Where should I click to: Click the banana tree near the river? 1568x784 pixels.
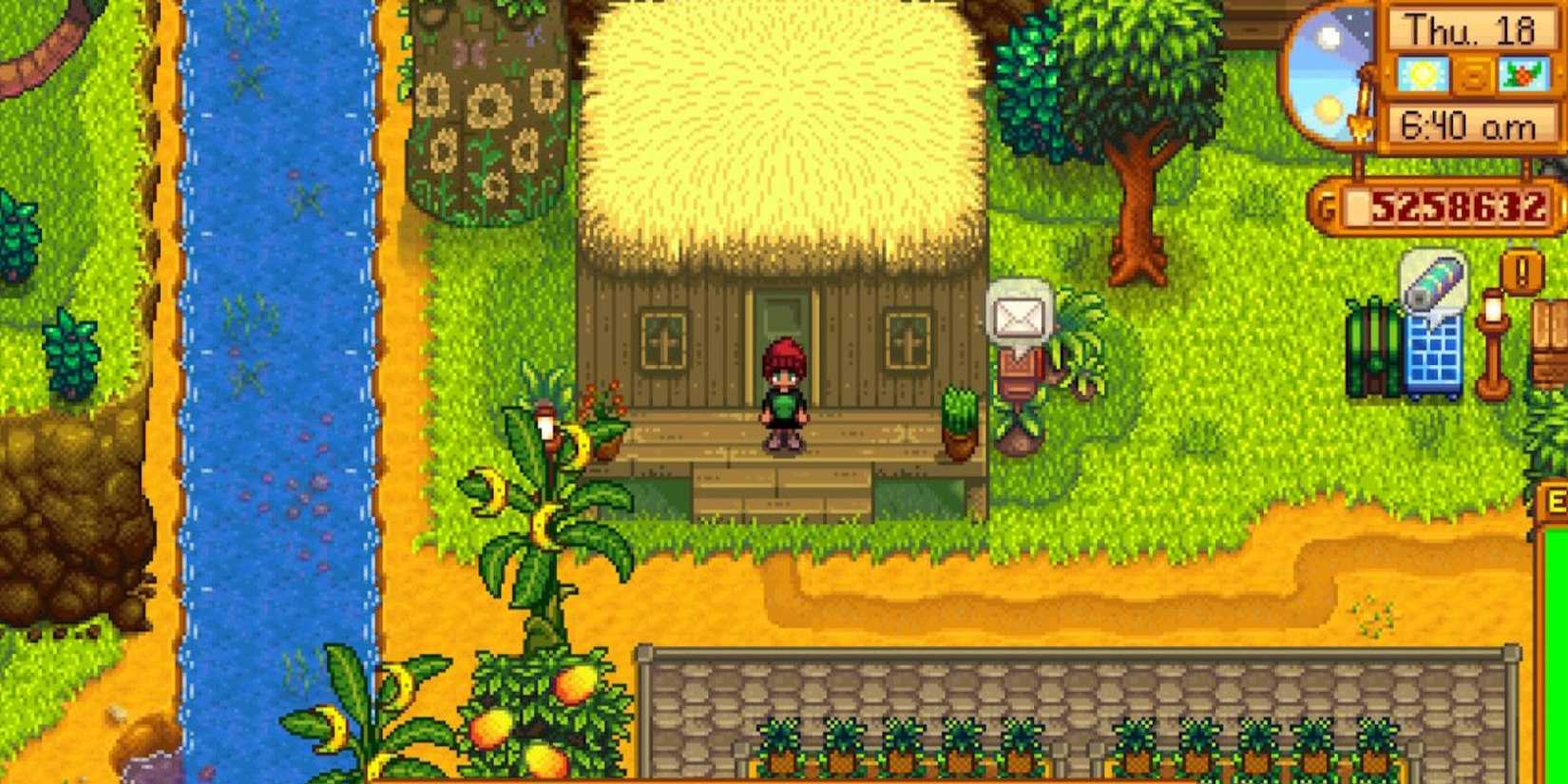(542, 494)
